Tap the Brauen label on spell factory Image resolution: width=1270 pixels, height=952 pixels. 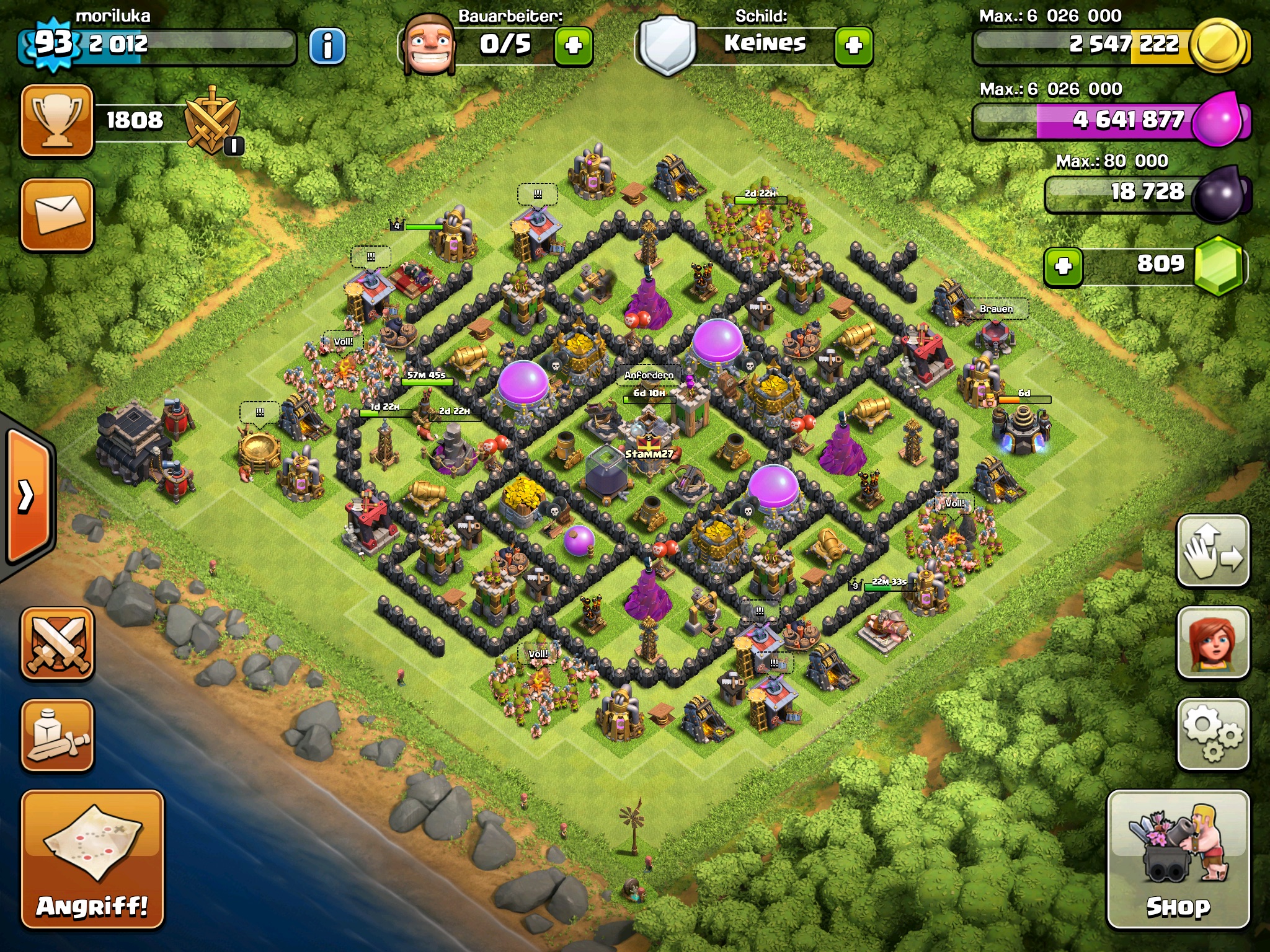coord(996,309)
